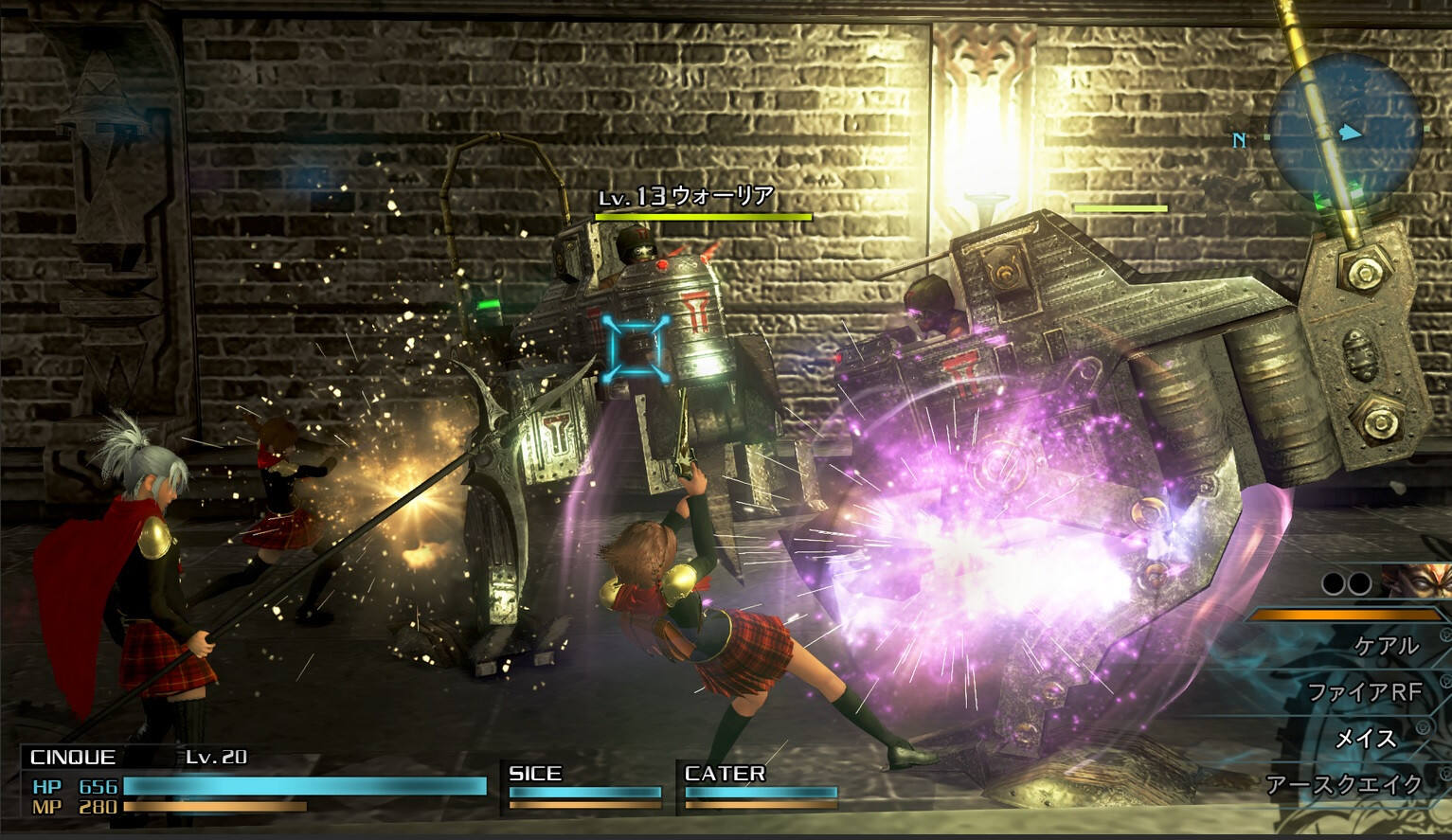Switch to party member CATER

pyautogui.click(x=760, y=786)
